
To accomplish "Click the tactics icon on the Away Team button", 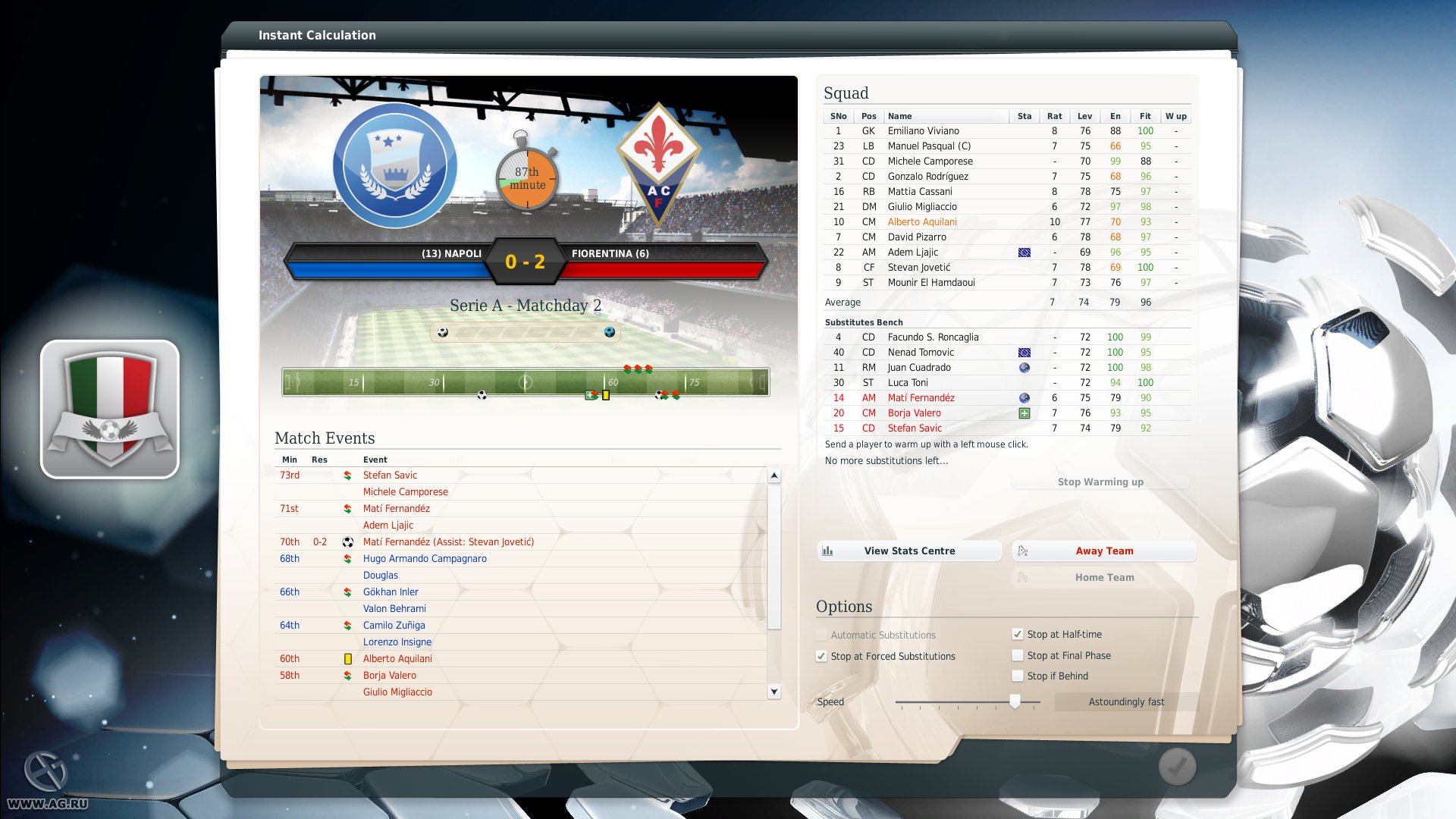I will 1025,551.
